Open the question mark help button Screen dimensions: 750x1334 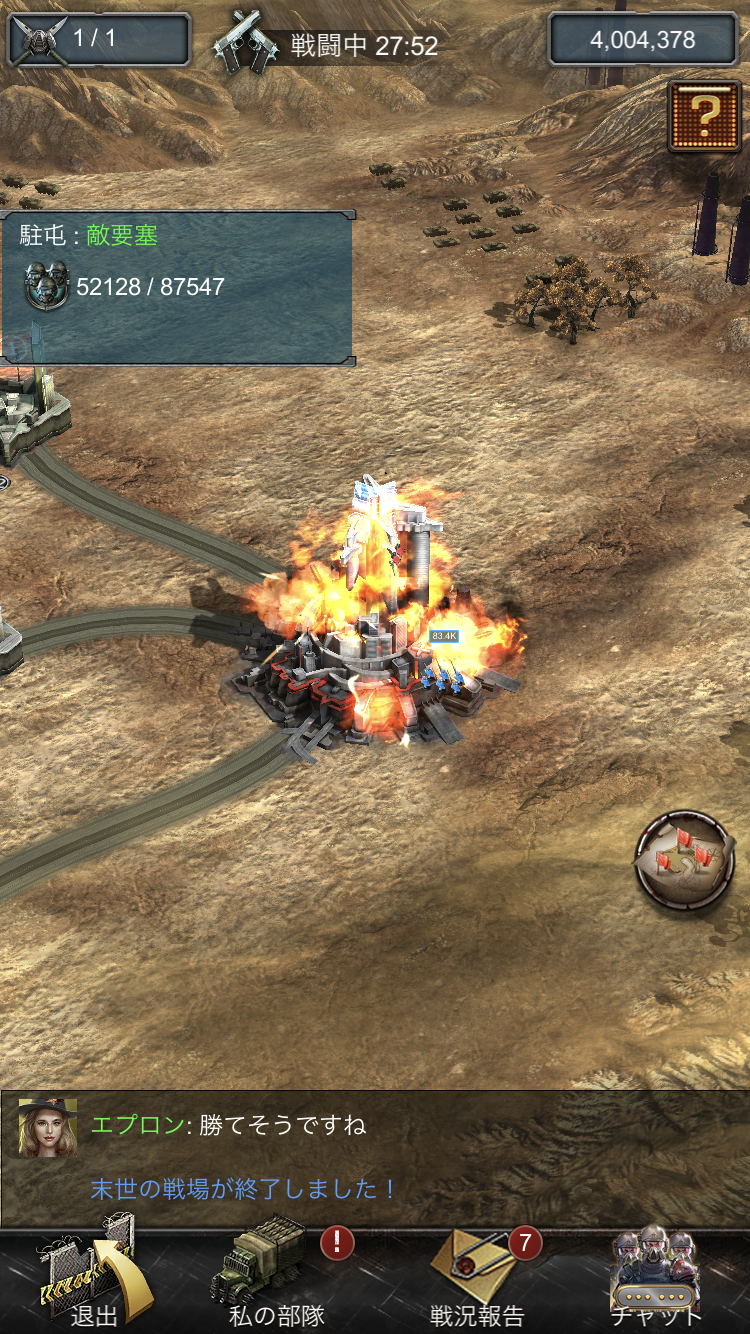point(704,117)
